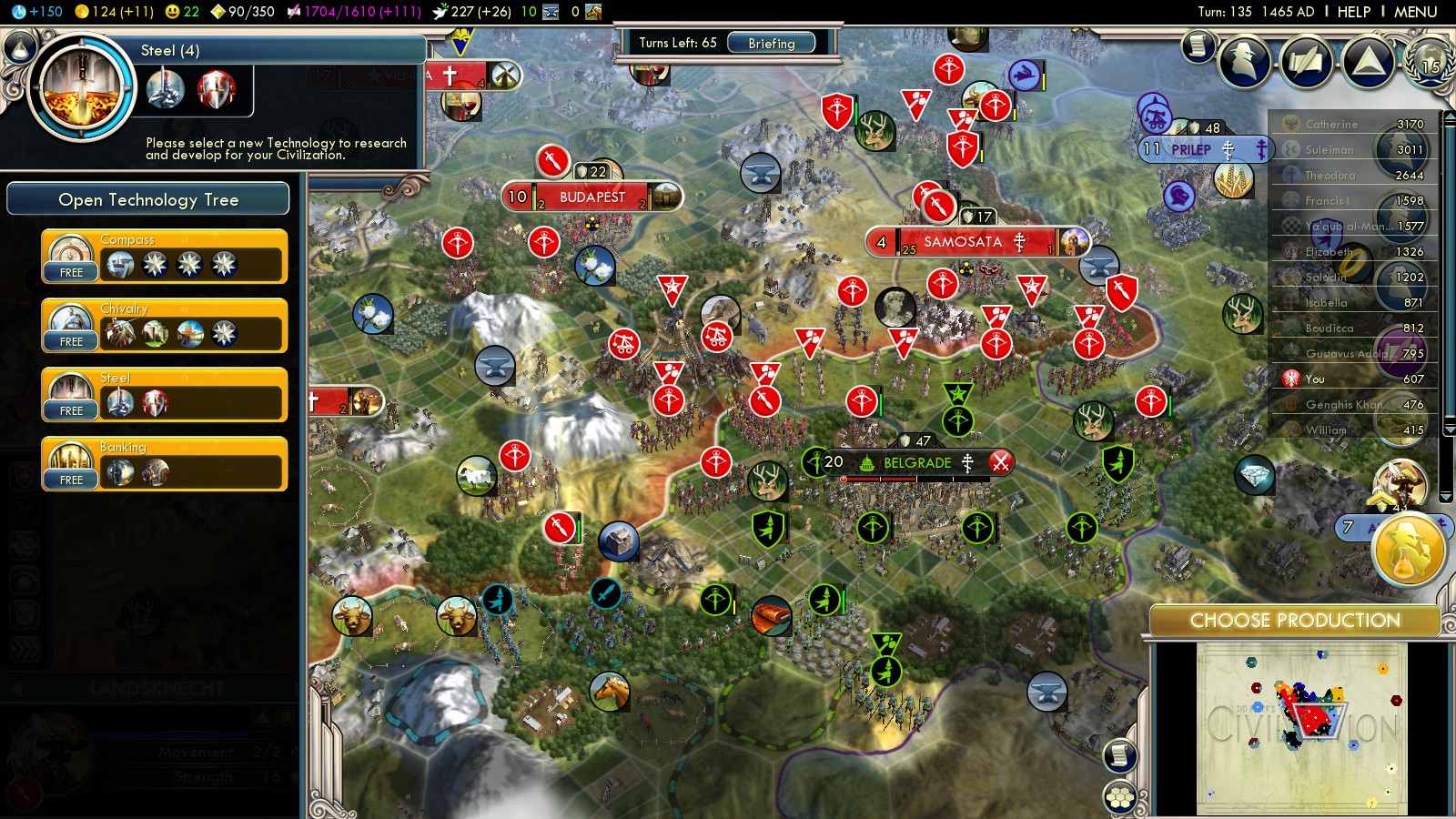This screenshot has height=819, width=1456.
Task: Click the Budapest city banner
Action: tap(591, 197)
